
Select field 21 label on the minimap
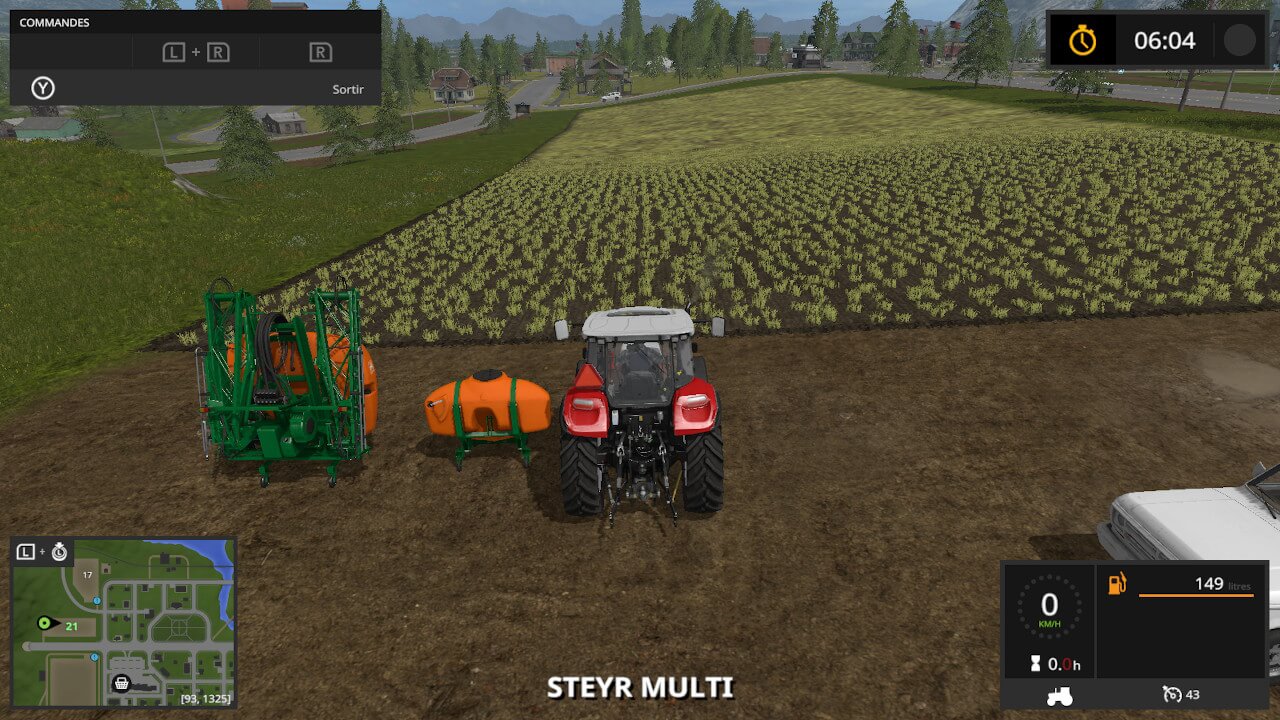point(72,626)
